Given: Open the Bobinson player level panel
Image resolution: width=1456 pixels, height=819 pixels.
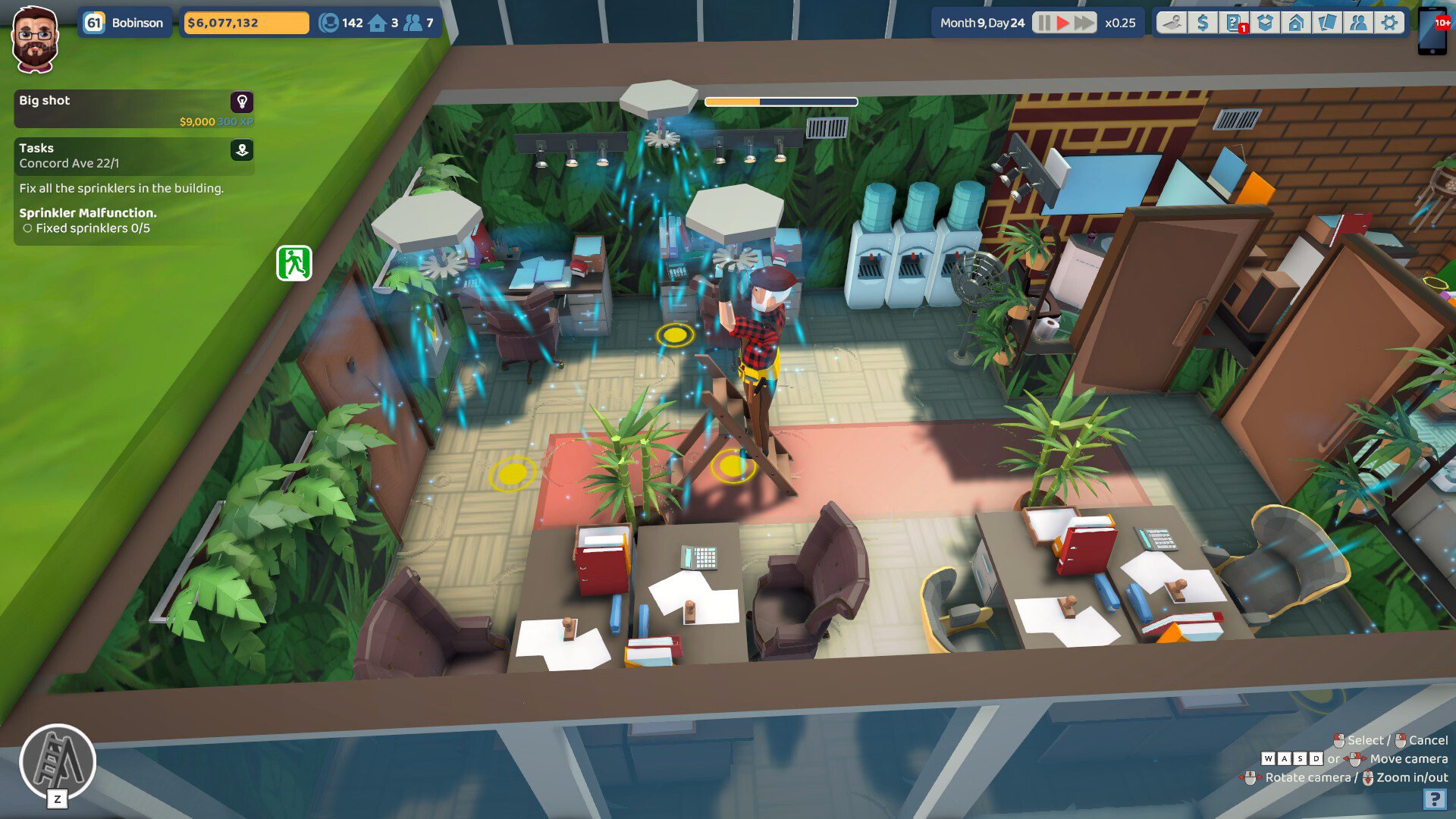Looking at the screenshot, I should (x=124, y=23).
